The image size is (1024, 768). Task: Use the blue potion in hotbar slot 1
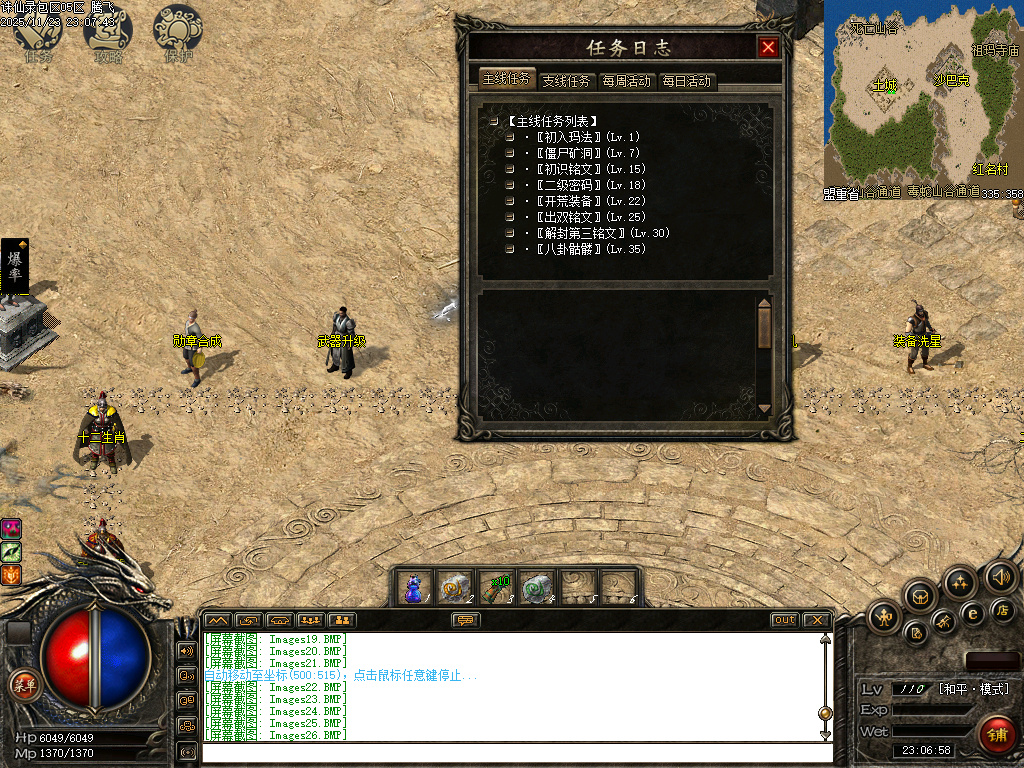coord(414,587)
